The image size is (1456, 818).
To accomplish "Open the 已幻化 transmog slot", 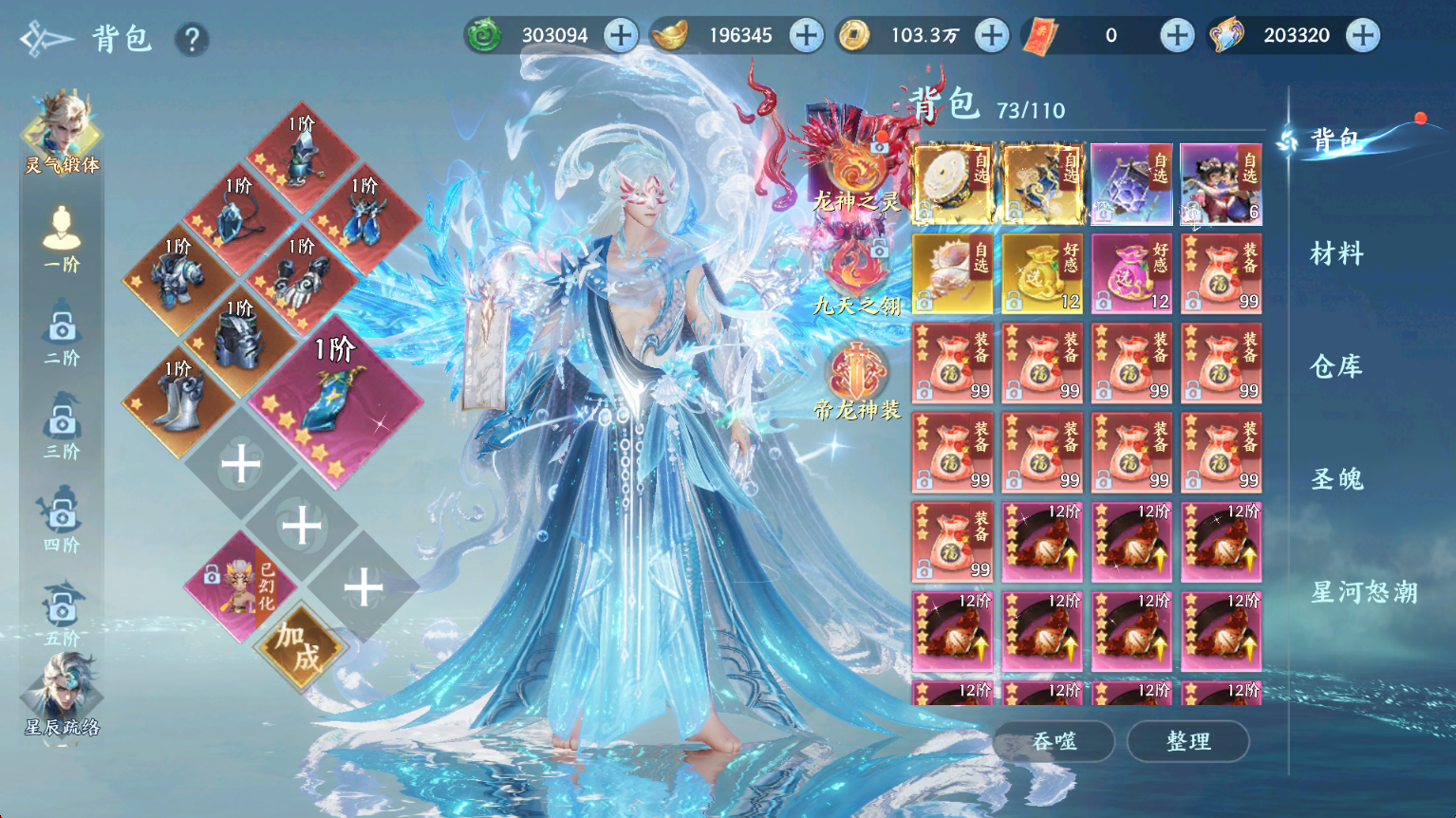I will point(242,586).
